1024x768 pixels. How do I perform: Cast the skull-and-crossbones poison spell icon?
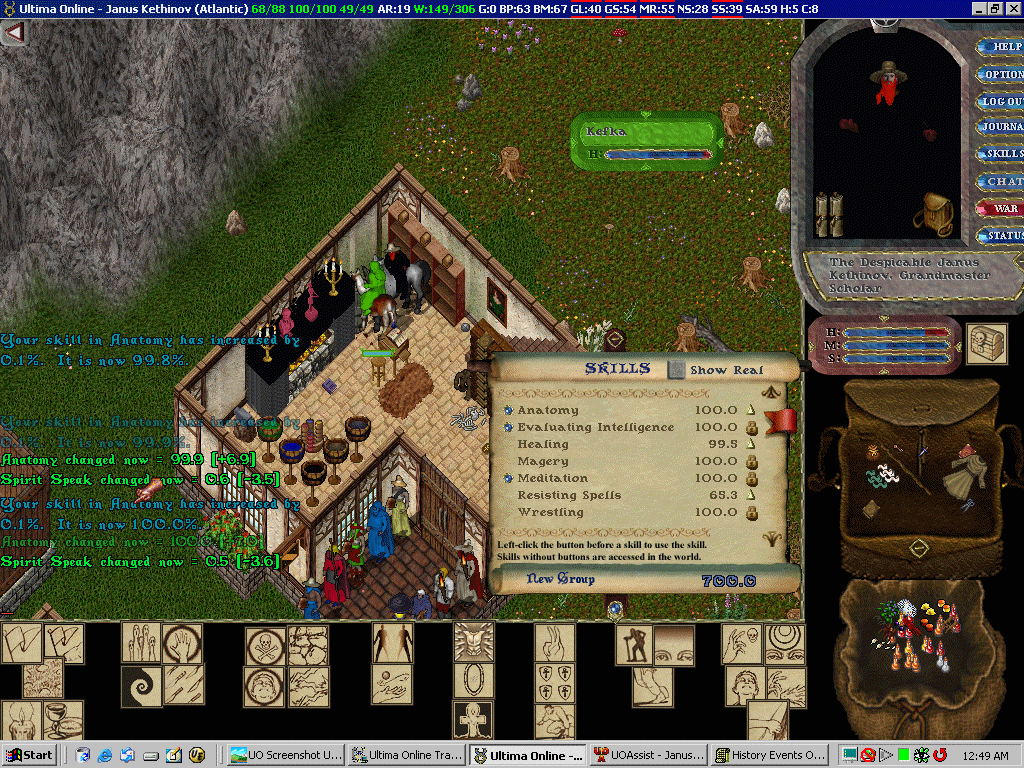(x=265, y=646)
